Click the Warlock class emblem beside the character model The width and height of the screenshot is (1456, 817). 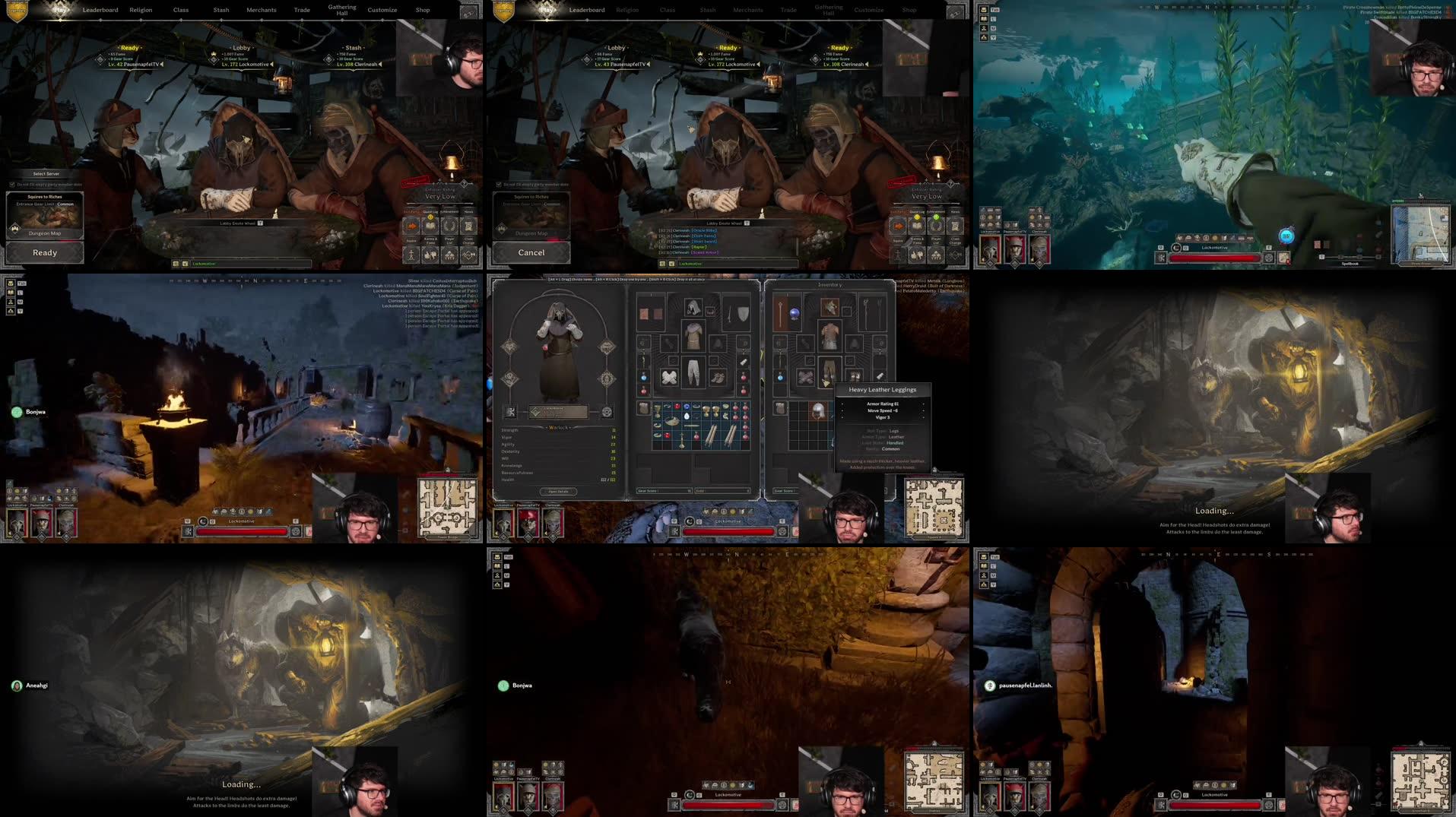(x=535, y=411)
